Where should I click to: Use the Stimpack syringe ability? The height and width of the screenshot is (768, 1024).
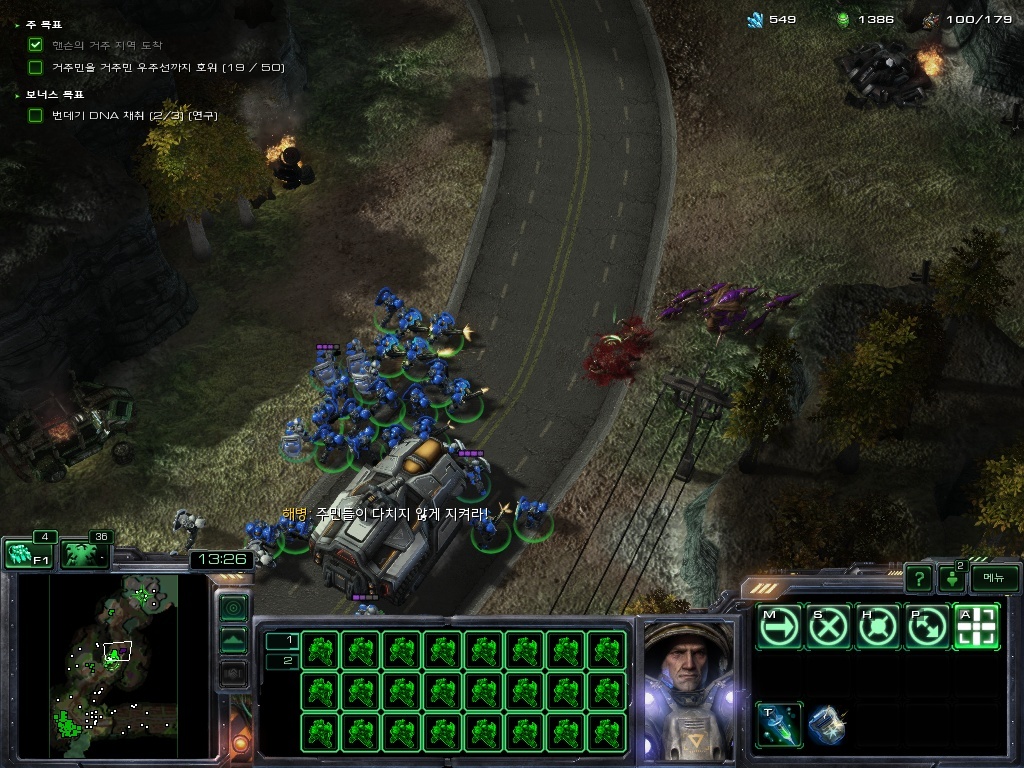(778, 724)
